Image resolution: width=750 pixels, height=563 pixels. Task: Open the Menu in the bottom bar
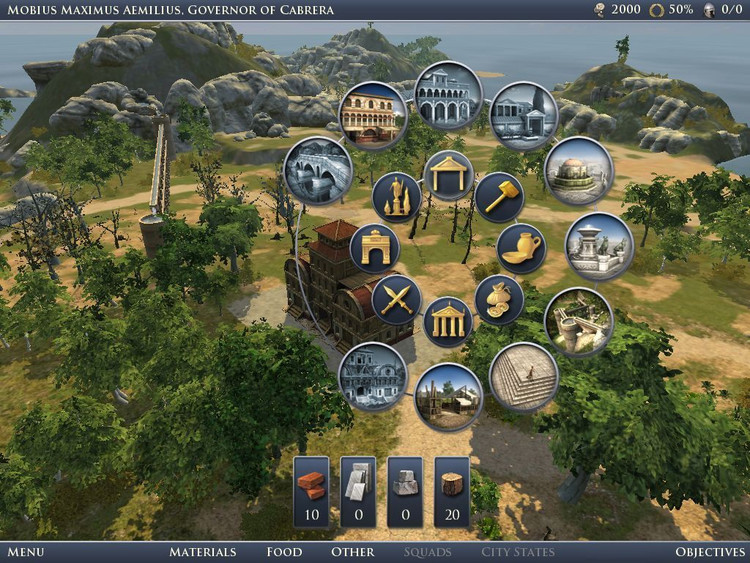tap(25, 552)
